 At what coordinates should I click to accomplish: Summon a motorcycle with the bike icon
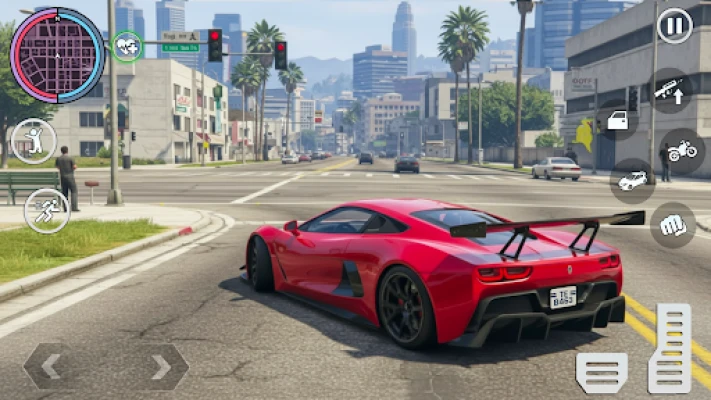pyautogui.click(x=682, y=151)
